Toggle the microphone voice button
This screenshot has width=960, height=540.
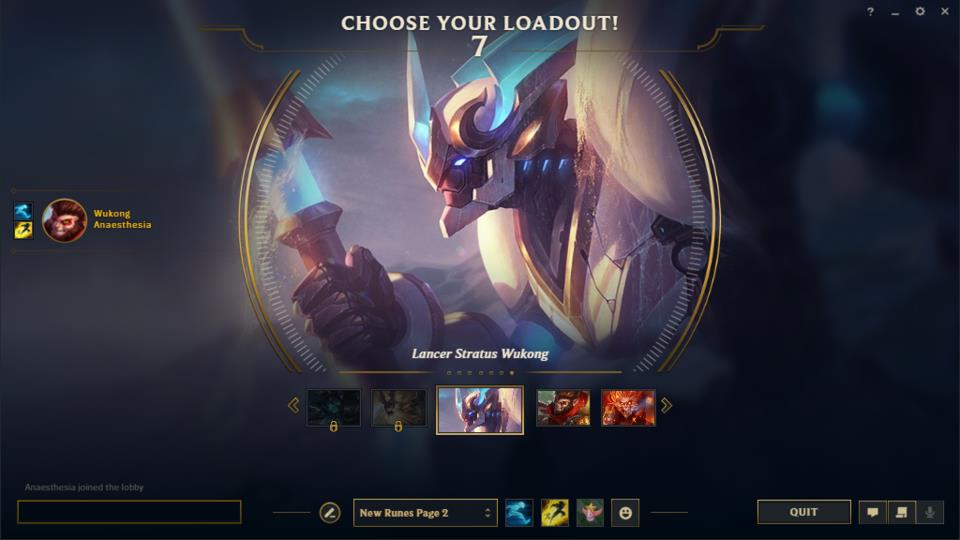click(929, 512)
